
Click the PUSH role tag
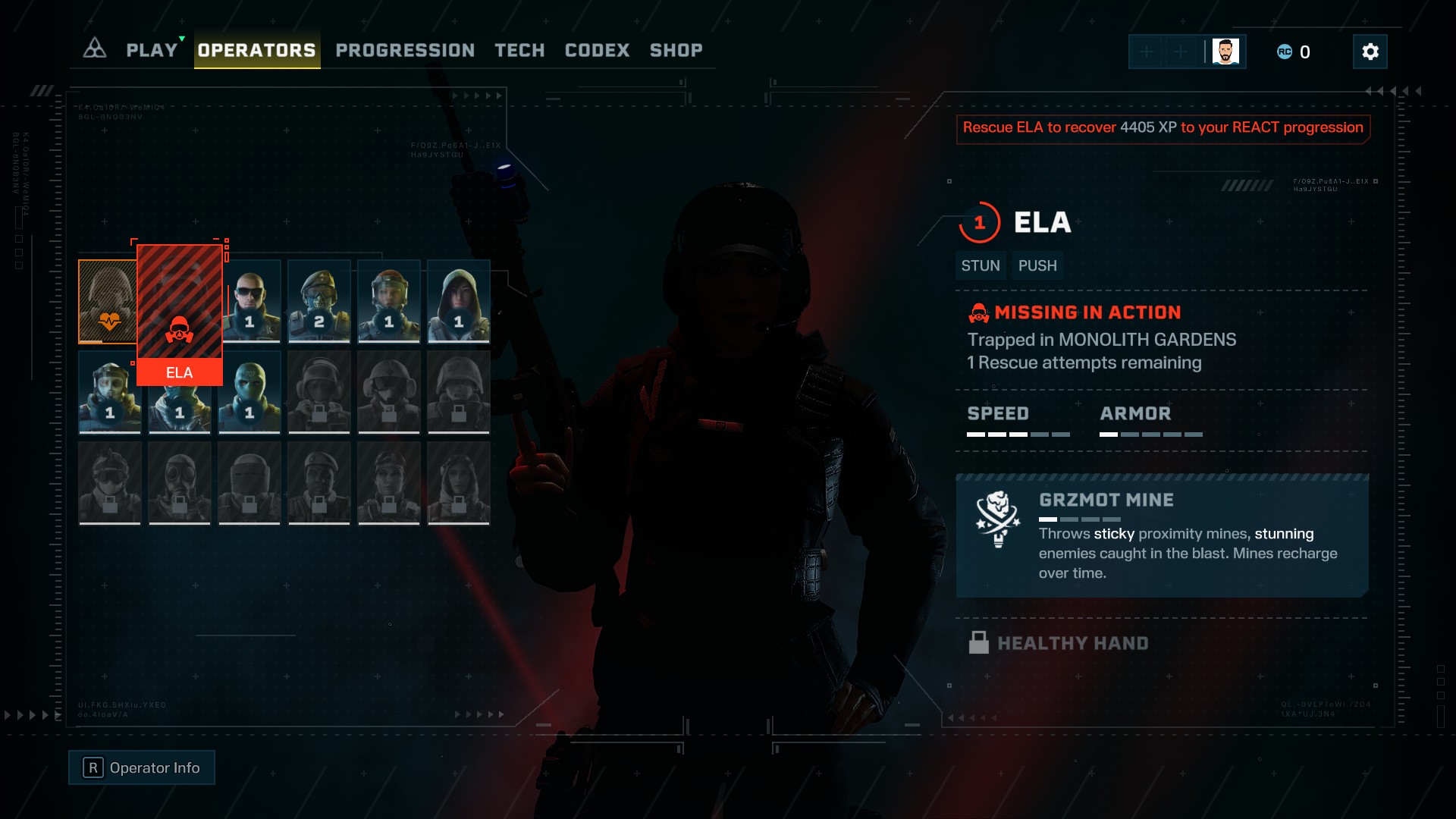pyautogui.click(x=1037, y=265)
